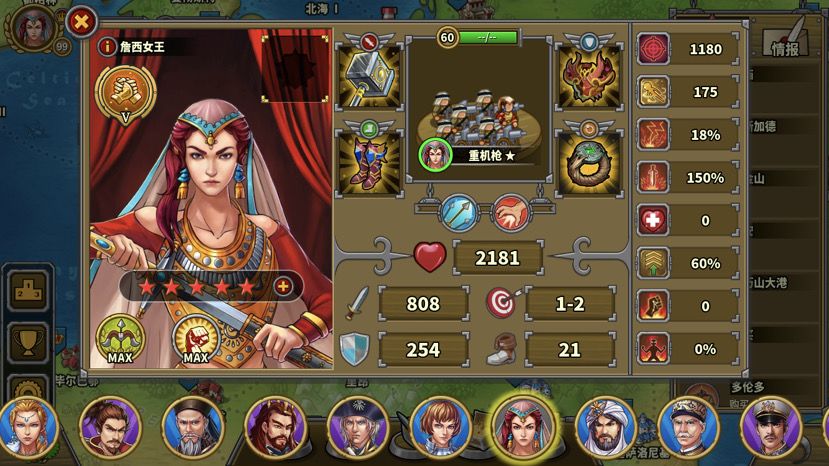The width and height of the screenshot is (829, 466).
Task: Close the general info panel
Action: pyautogui.click(x=82, y=20)
